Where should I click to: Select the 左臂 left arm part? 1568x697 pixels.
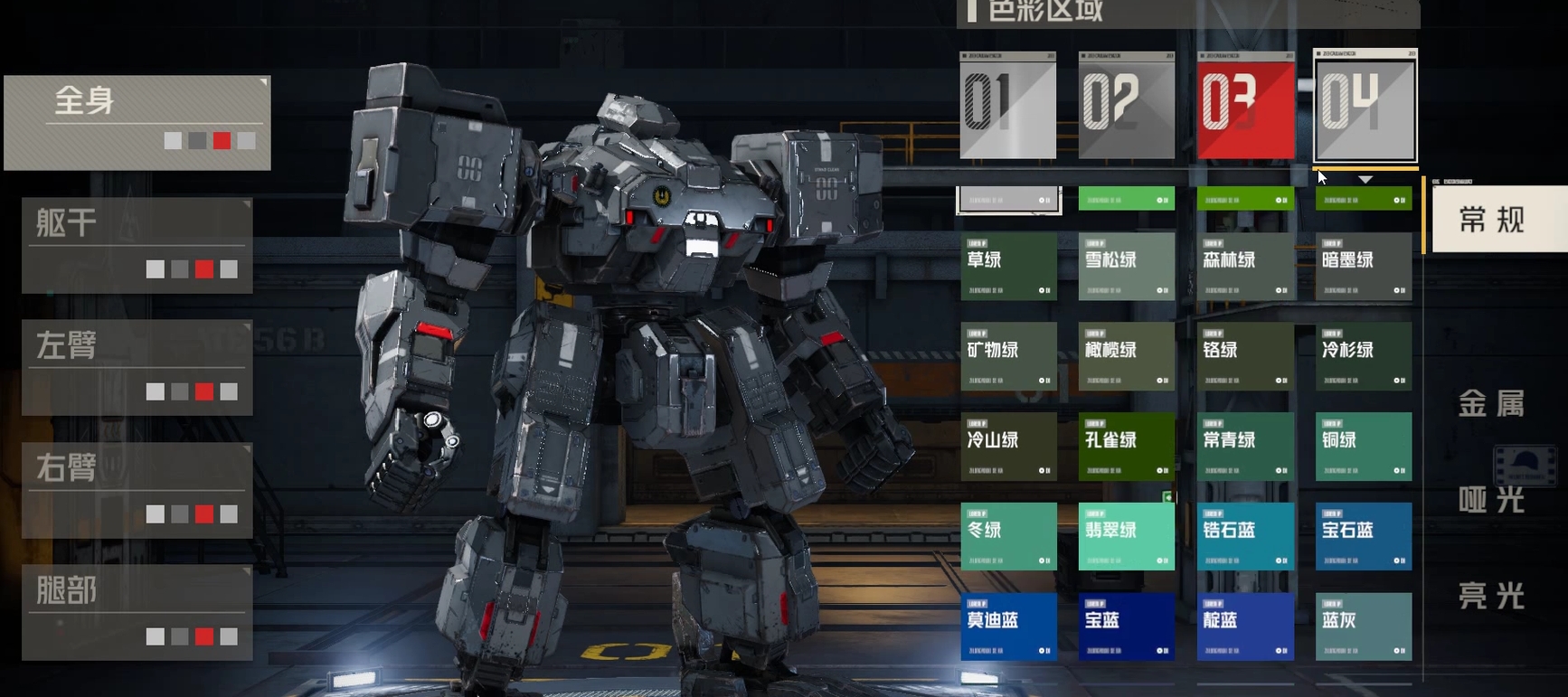click(137, 367)
